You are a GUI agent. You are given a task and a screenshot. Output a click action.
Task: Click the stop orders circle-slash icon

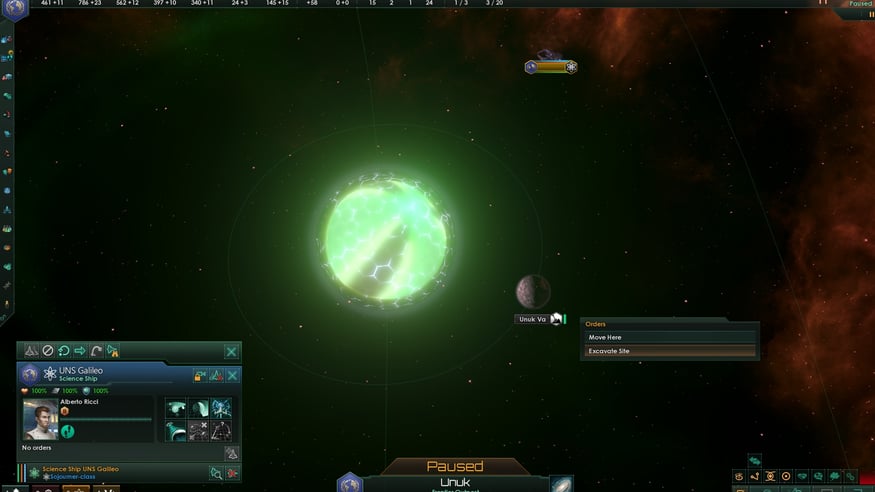click(x=47, y=351)
